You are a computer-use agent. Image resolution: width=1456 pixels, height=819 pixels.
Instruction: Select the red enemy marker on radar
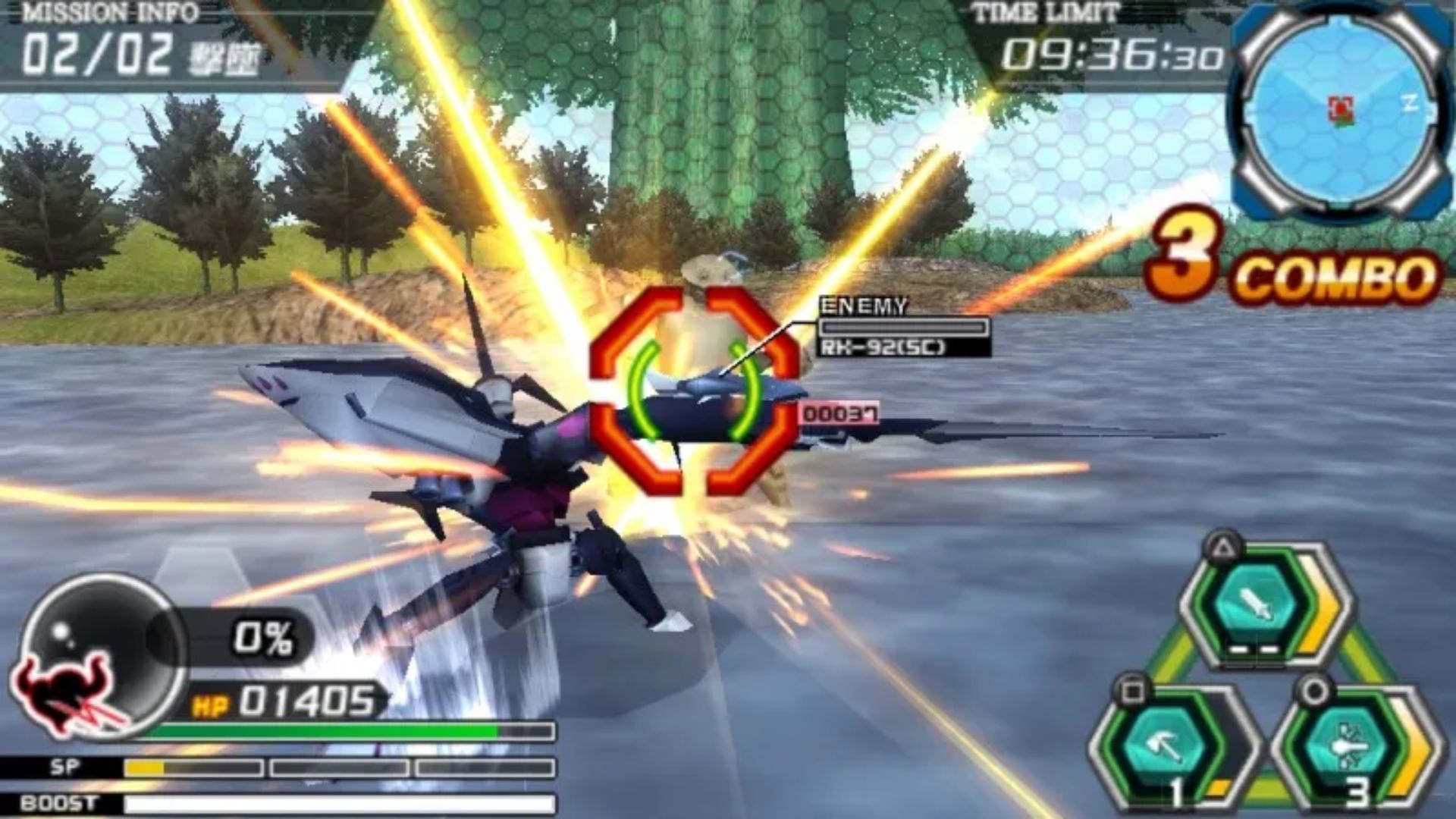[1341, 108]
